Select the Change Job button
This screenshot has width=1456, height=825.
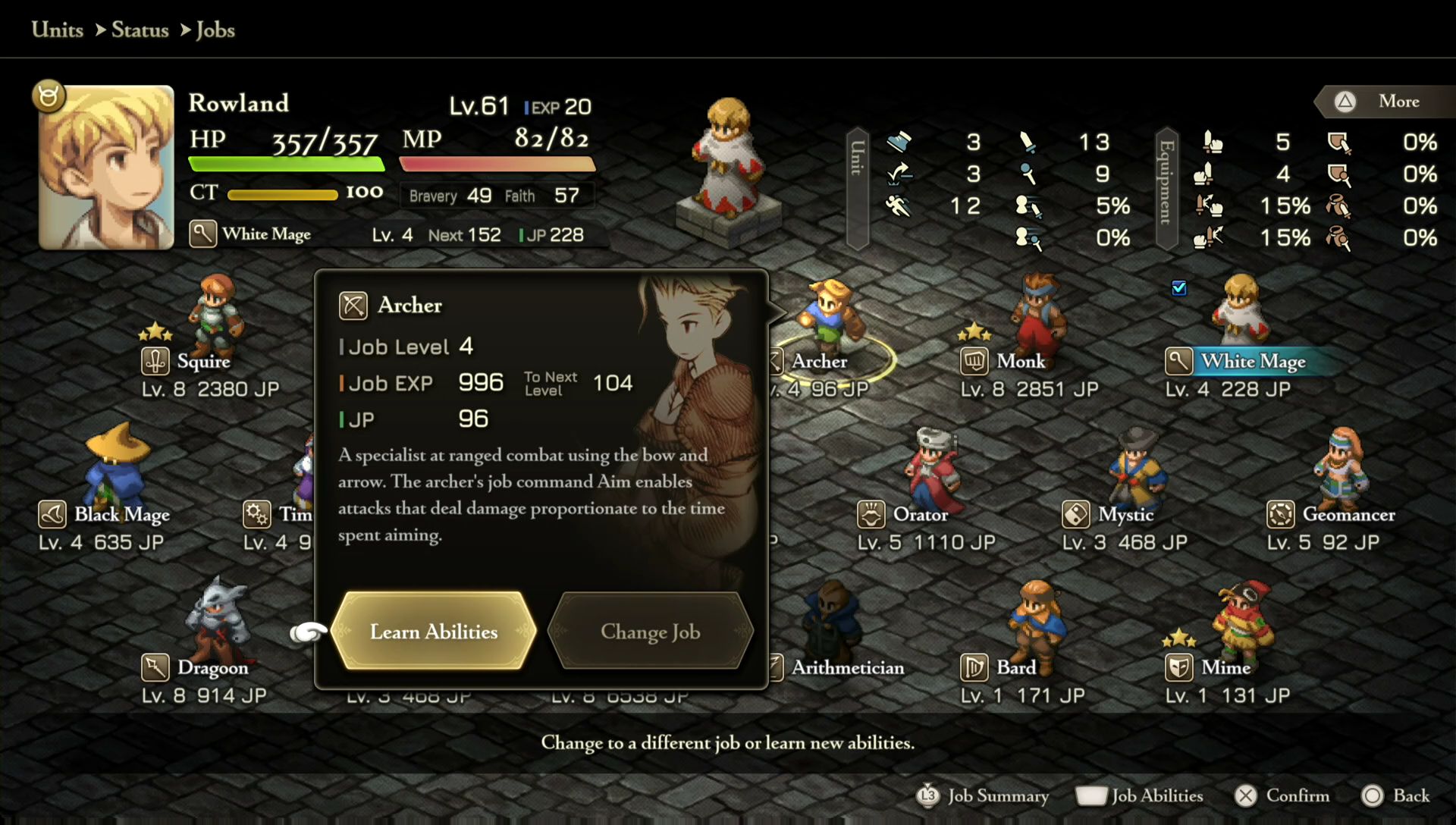pyautogui.click(x=650, y=631)
